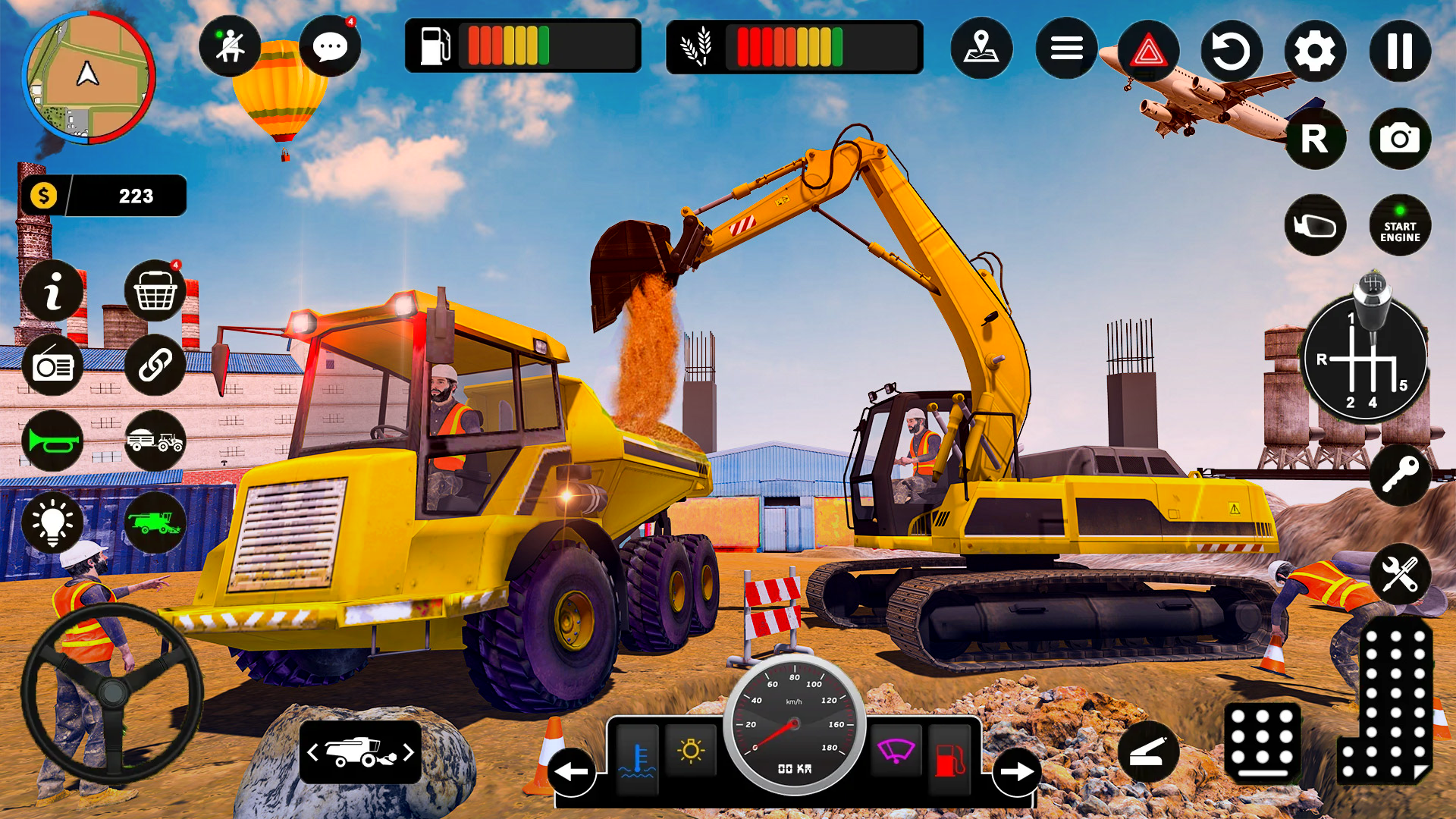Tap the engine temperature icon

[638, 753]
